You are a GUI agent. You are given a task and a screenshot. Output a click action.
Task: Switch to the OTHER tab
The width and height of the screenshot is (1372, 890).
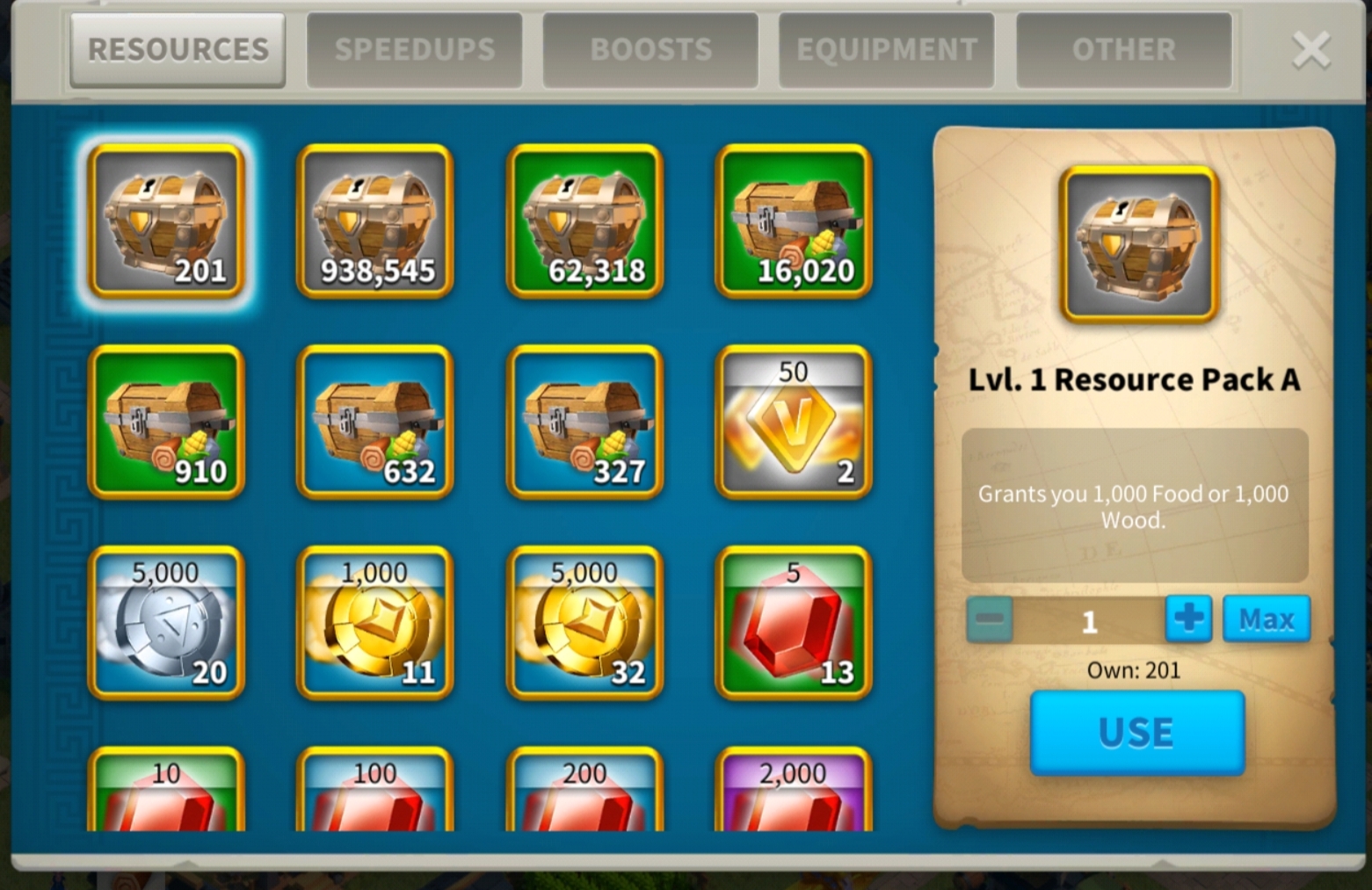coord(1123,49)
